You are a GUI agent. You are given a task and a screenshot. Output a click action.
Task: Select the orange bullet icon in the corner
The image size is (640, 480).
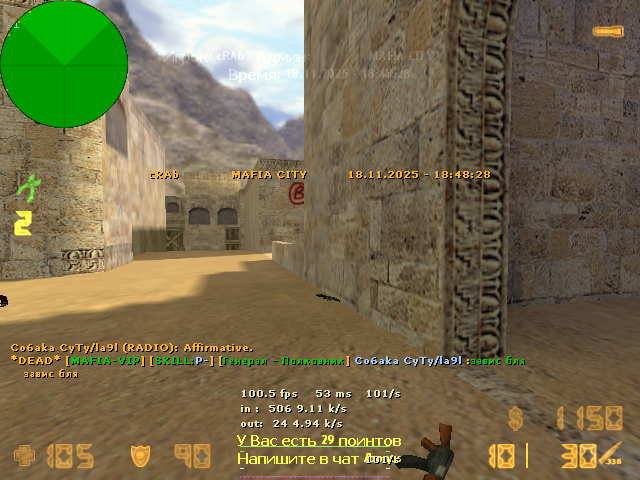pyautogui.click(x=606, y=32)
